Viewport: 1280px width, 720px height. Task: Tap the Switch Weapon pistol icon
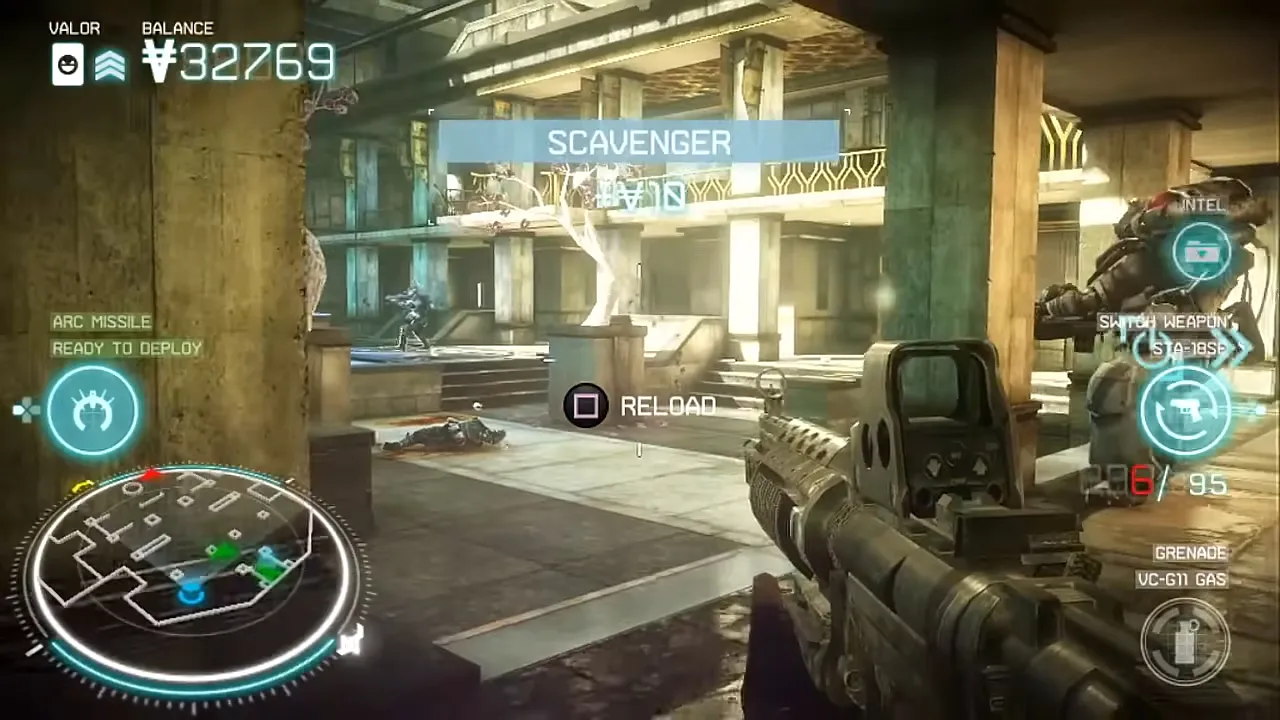(1185, 412)
